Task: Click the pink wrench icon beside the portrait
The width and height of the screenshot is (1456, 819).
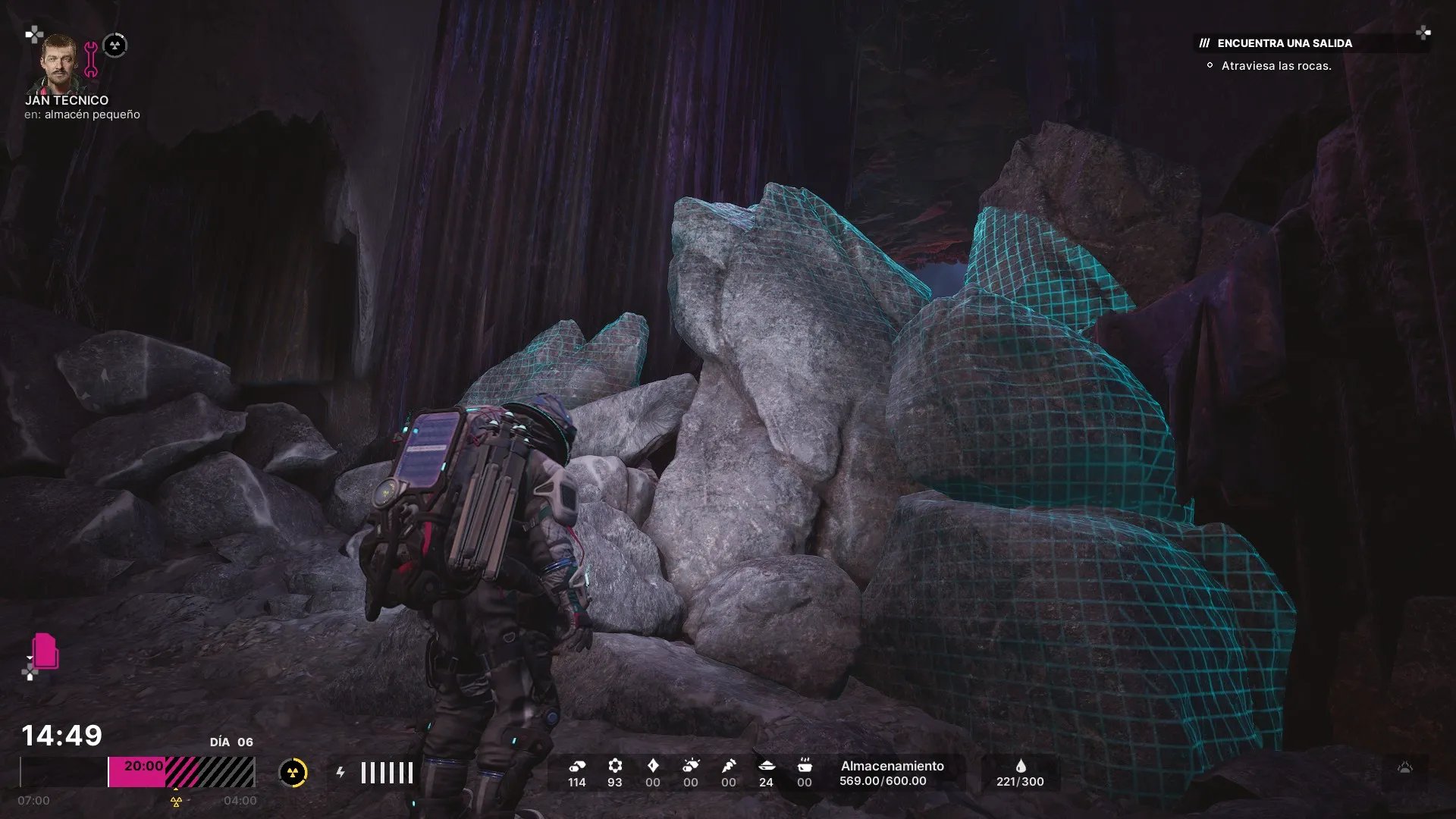Action: (91, 60)
